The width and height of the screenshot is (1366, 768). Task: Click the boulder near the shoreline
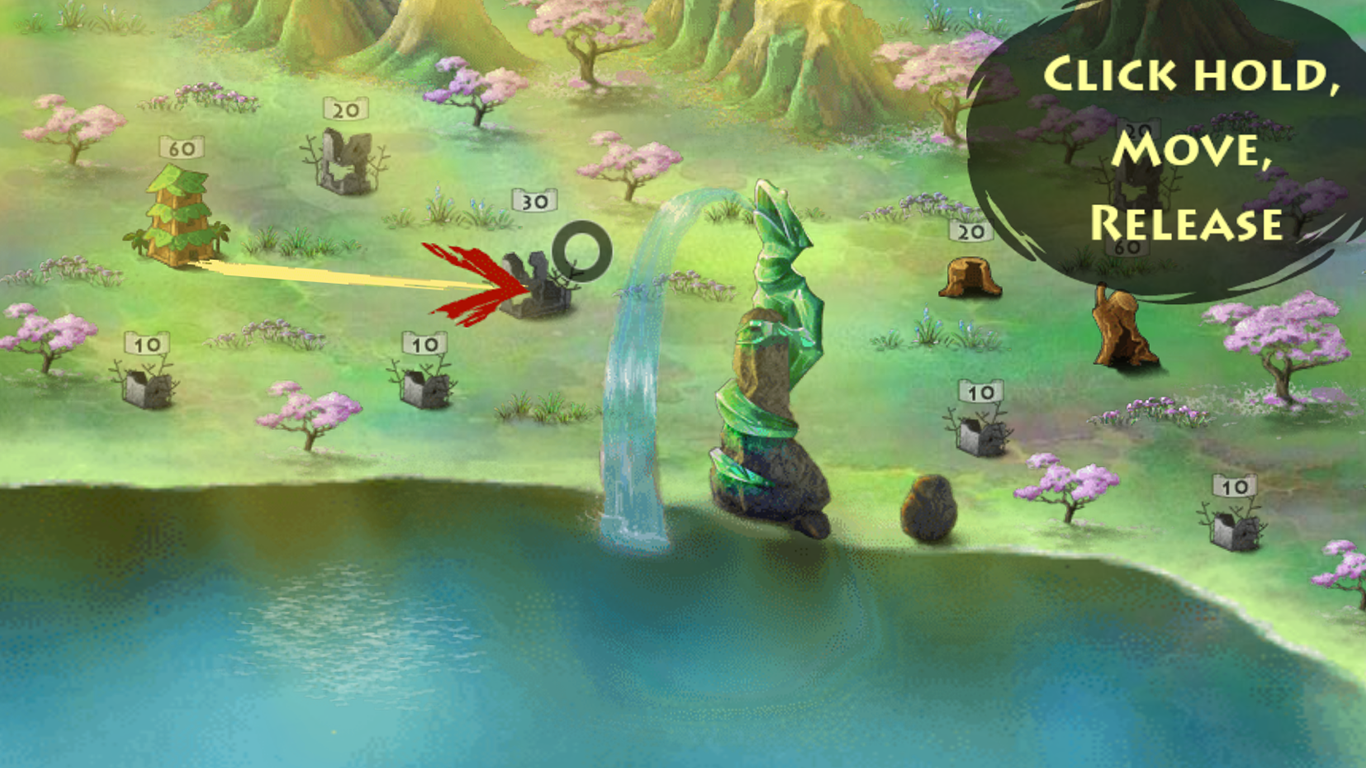(930, 510)
